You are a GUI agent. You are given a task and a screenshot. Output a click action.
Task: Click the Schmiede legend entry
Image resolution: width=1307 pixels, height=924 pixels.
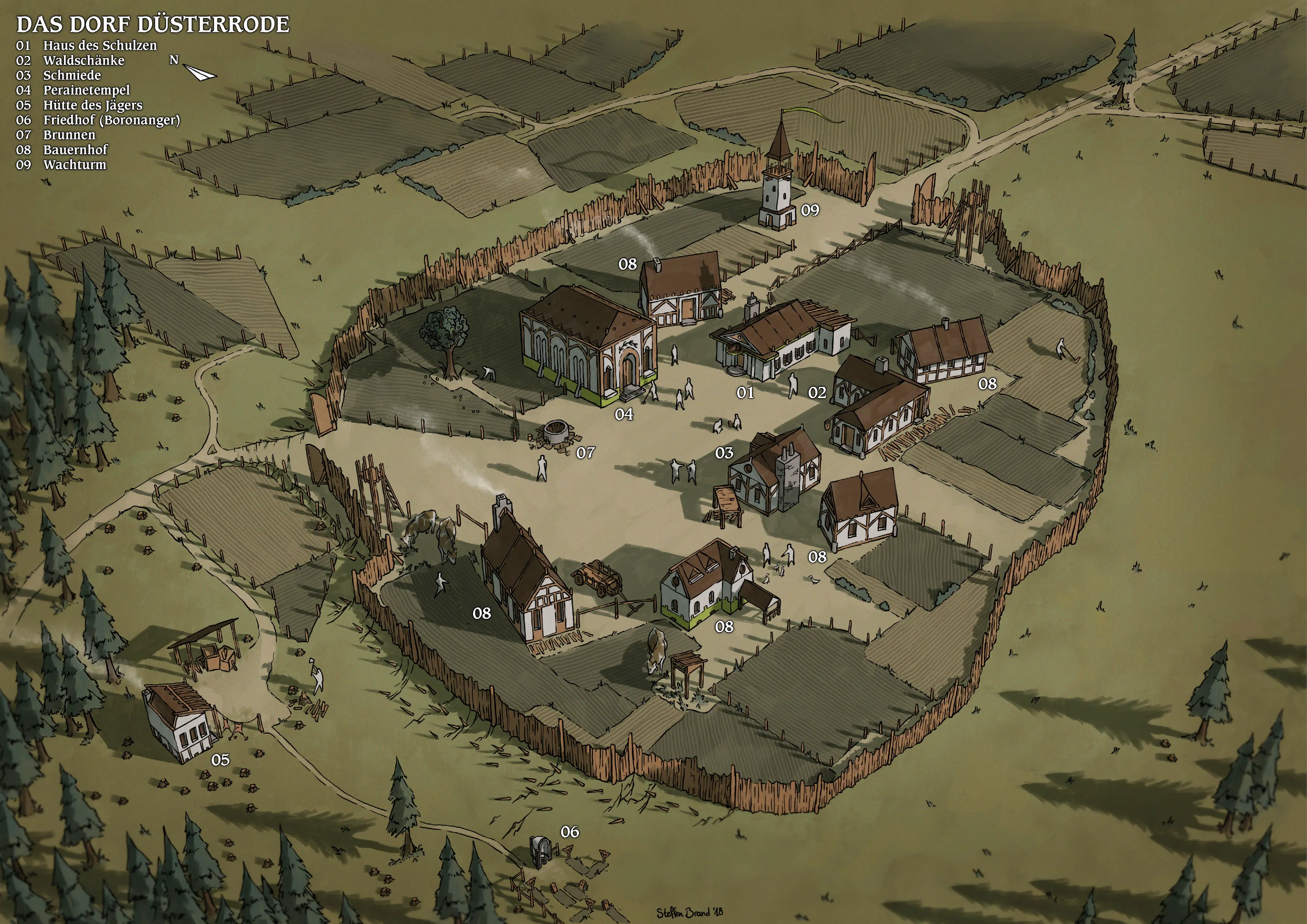click(72, 75)
